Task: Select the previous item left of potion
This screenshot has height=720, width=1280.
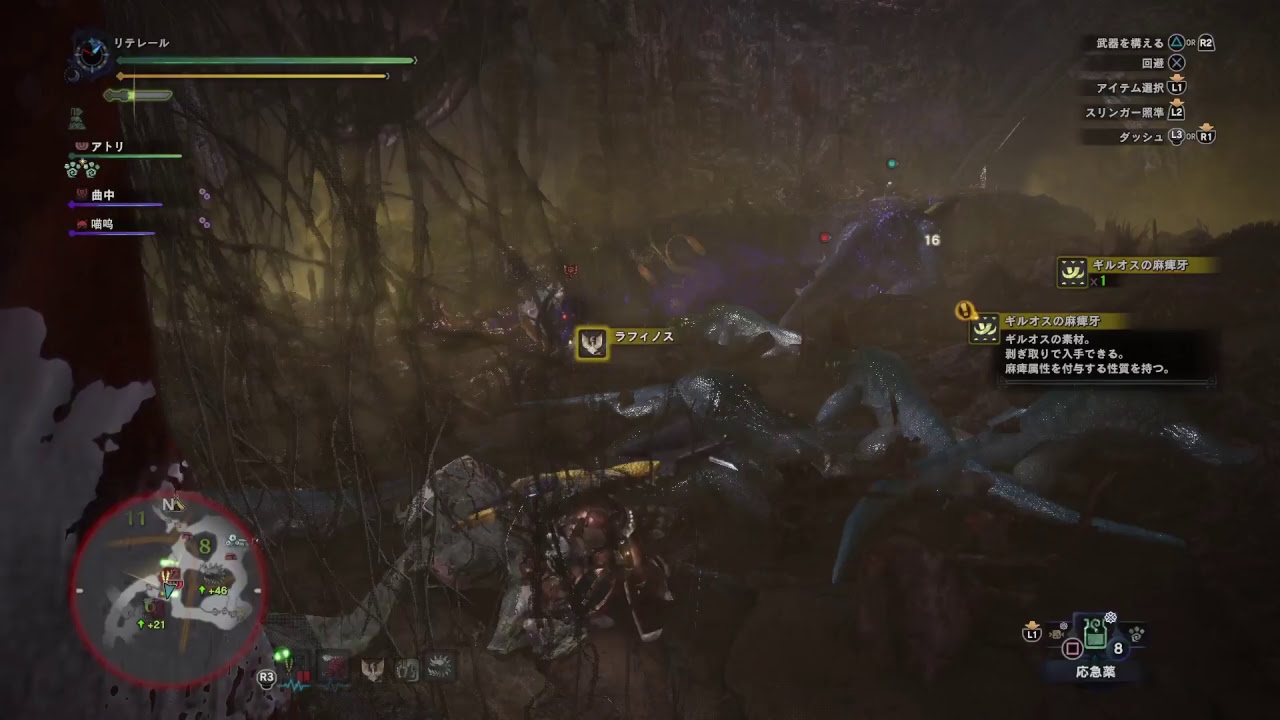Action: tap(1055, 634)
